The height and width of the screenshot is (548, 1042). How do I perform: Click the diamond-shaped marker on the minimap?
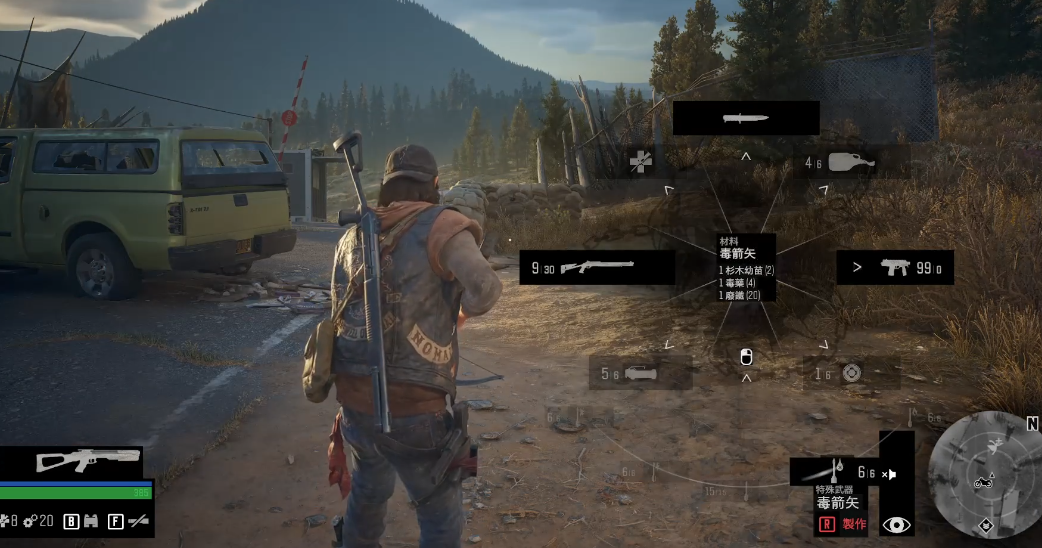(985, 522)
